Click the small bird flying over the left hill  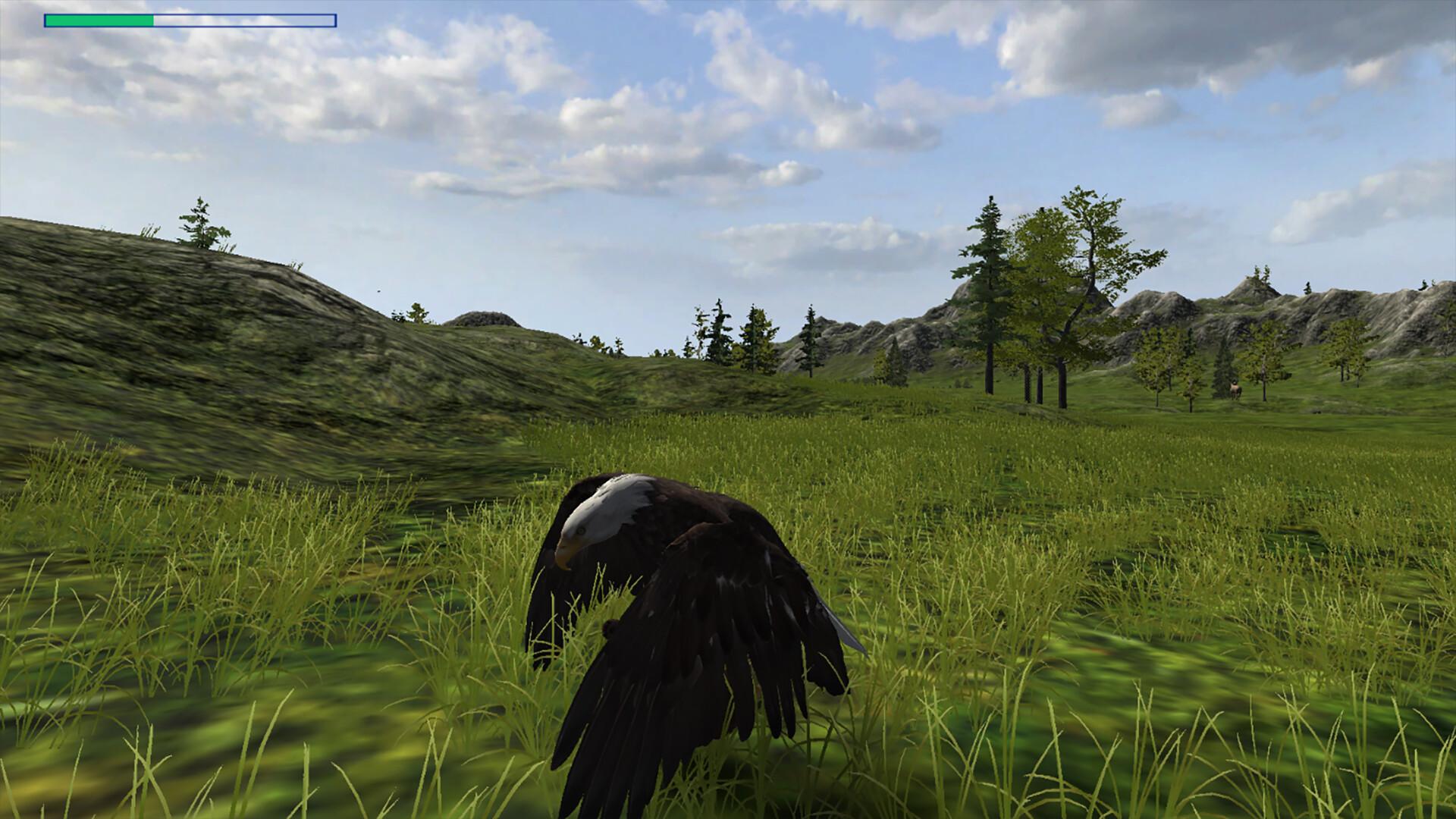click(378, 290)
